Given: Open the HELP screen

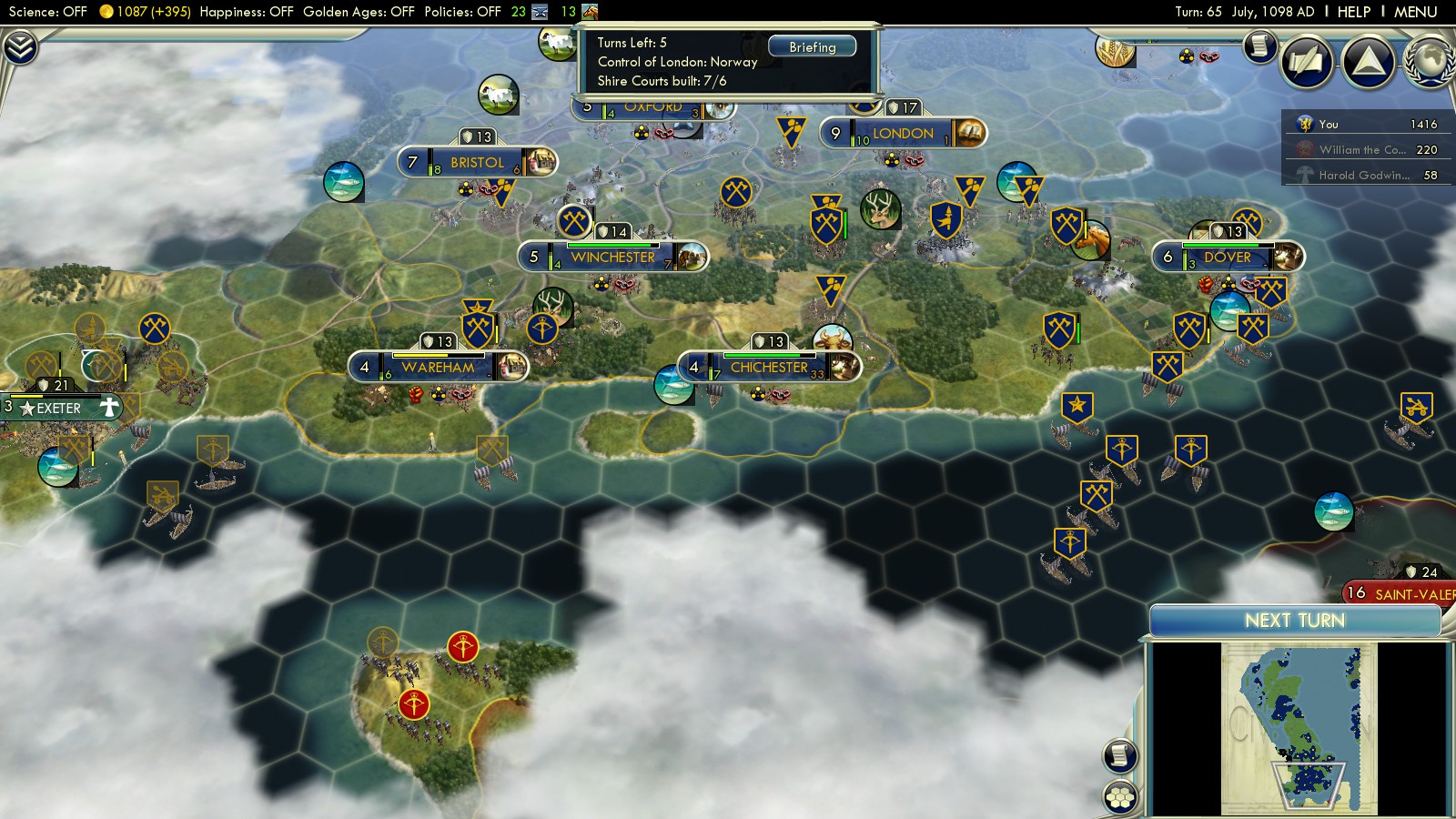Looking at the screenshot, I should tap(1353, 12).
